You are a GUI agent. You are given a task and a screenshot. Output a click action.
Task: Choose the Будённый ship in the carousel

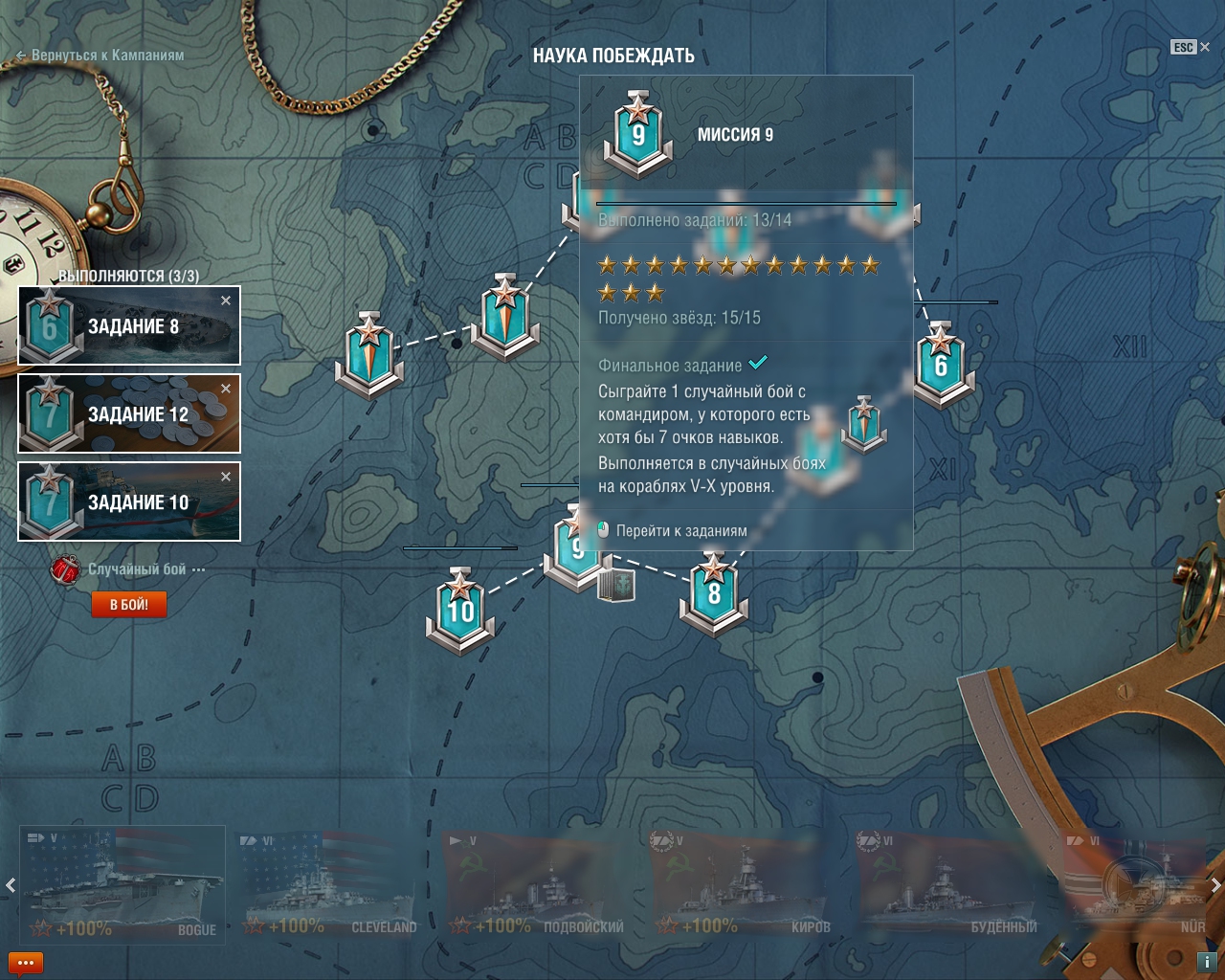point(949,885)
